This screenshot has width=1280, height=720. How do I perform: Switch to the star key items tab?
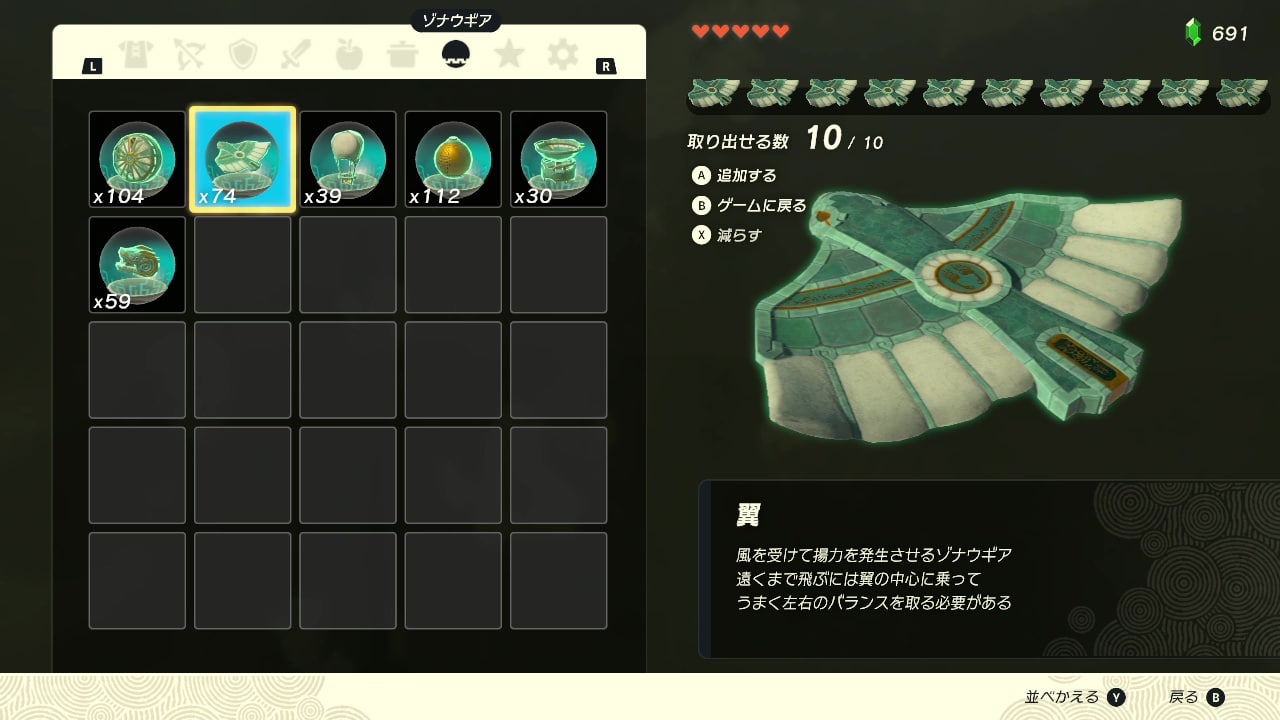coord(509,54)
